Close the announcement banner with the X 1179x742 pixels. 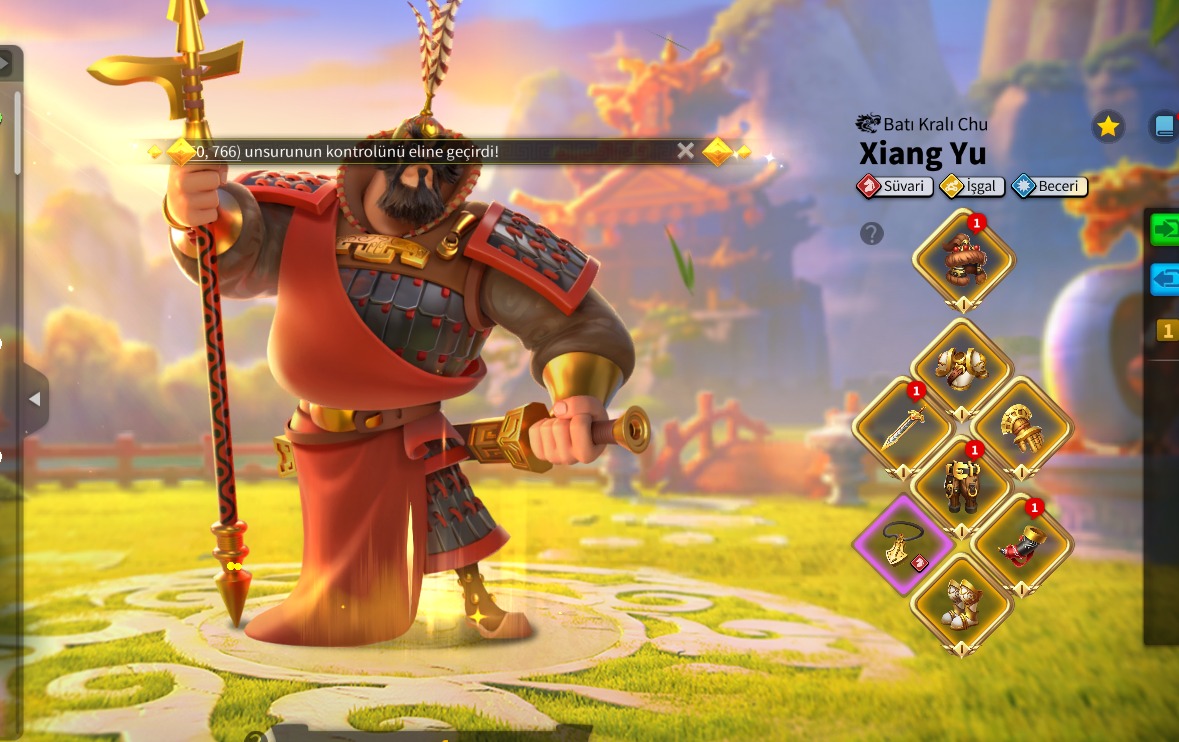[685, 151]
